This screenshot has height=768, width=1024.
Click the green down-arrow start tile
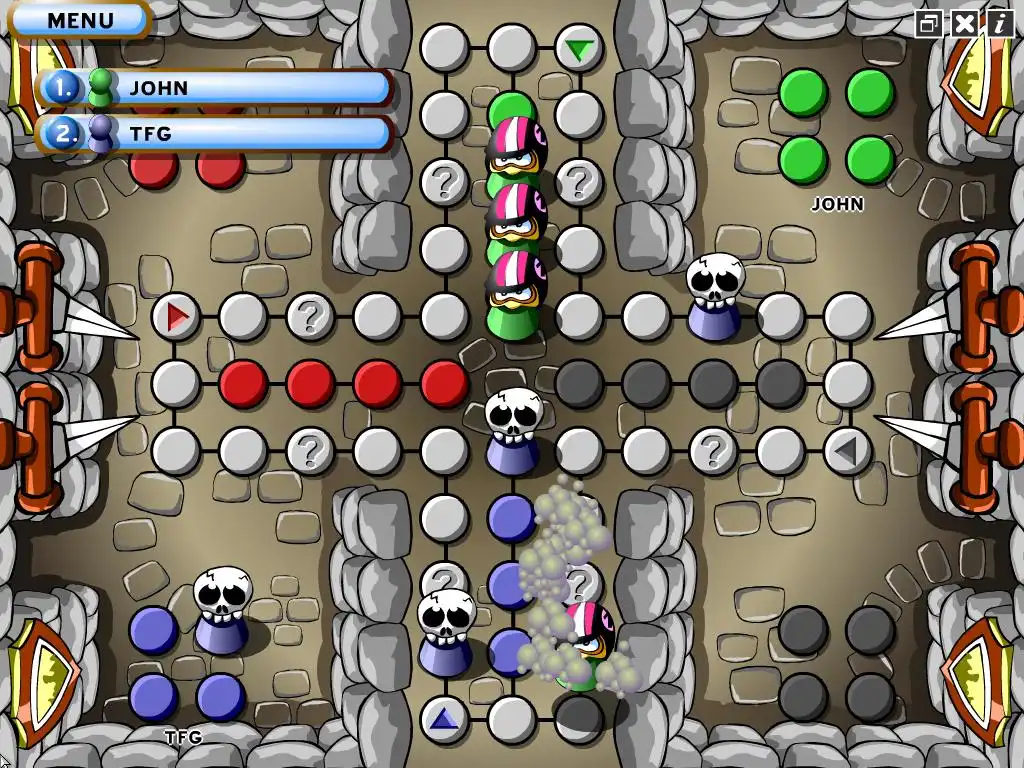click(578, 49)
